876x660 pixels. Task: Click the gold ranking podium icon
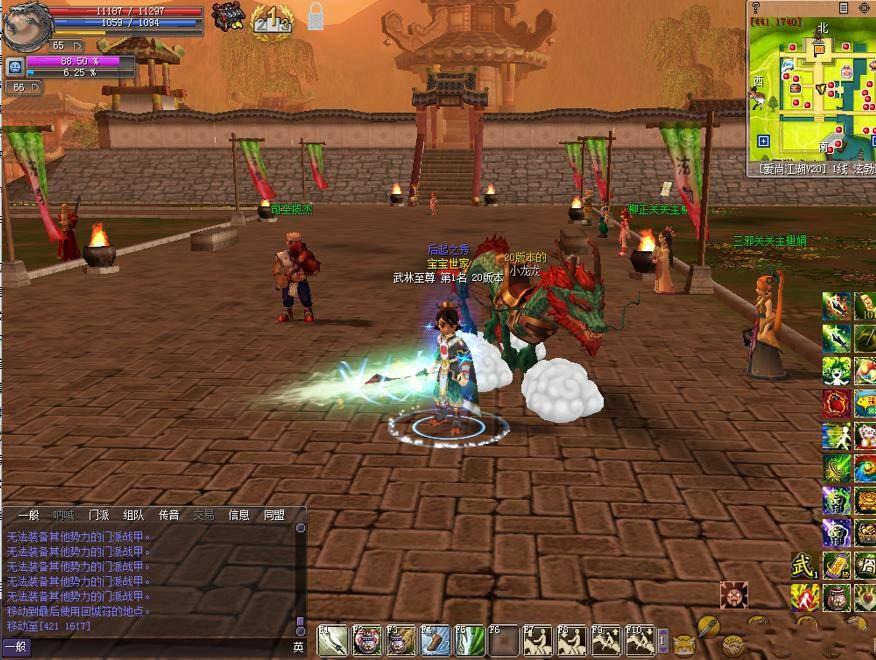click(271, 20)
